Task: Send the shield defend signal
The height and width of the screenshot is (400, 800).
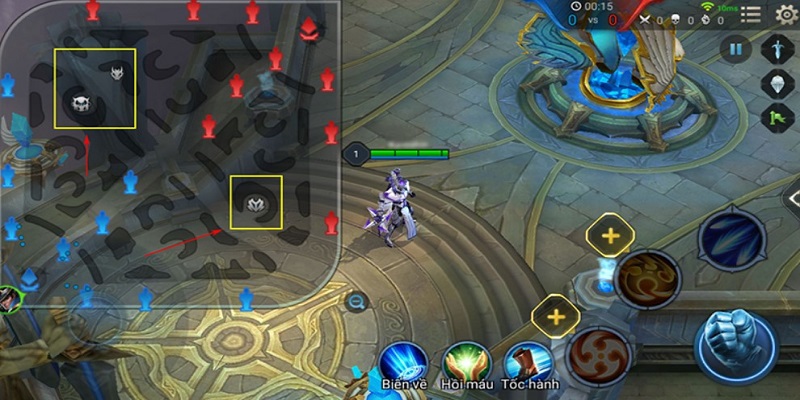Action: (778, 83)
